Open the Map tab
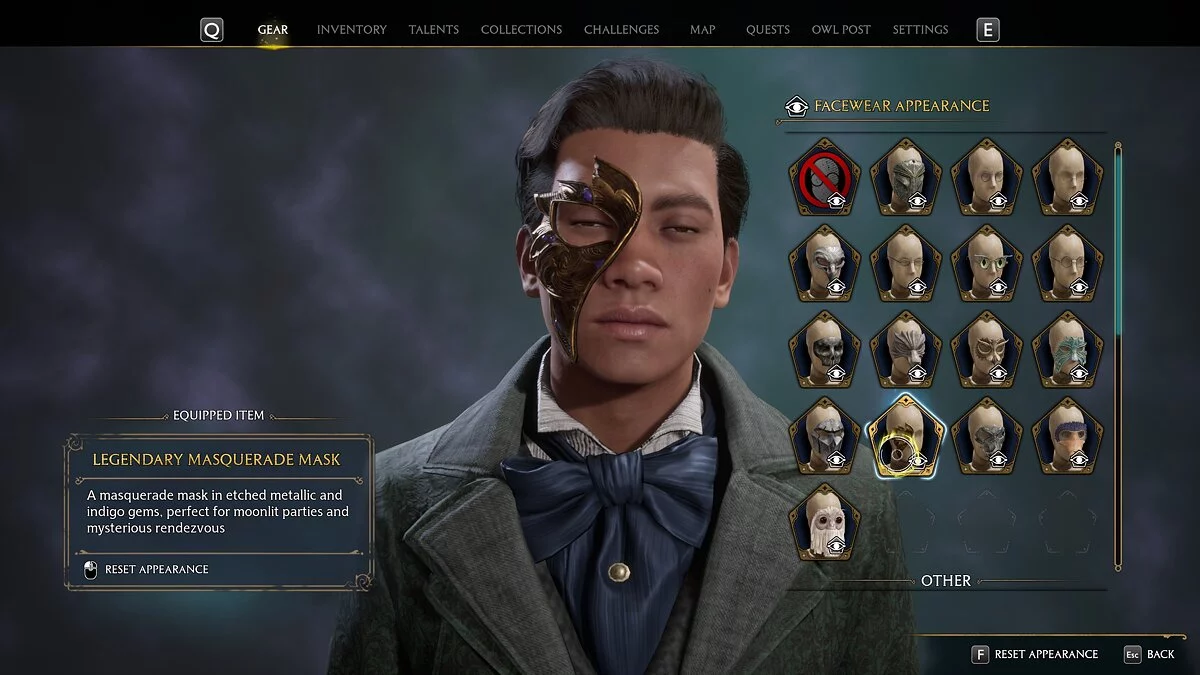Viewport: 1200px width, 675px height. [702, 30]
